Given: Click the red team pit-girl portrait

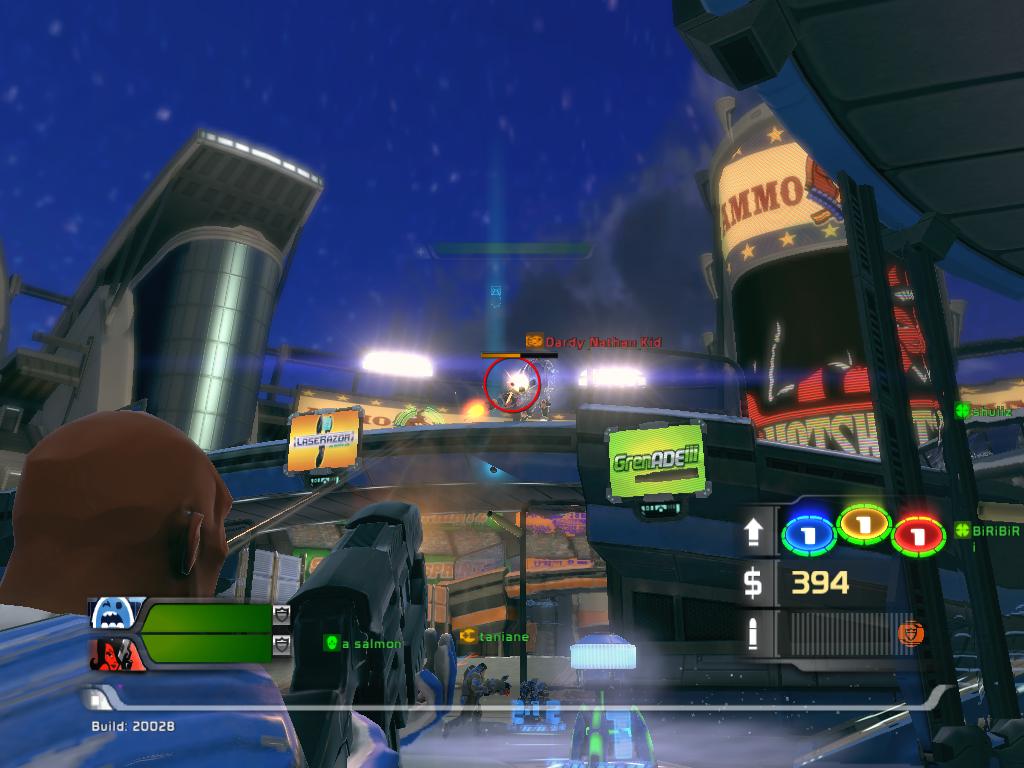Looking at the screenshot, I should coord(117,653).
